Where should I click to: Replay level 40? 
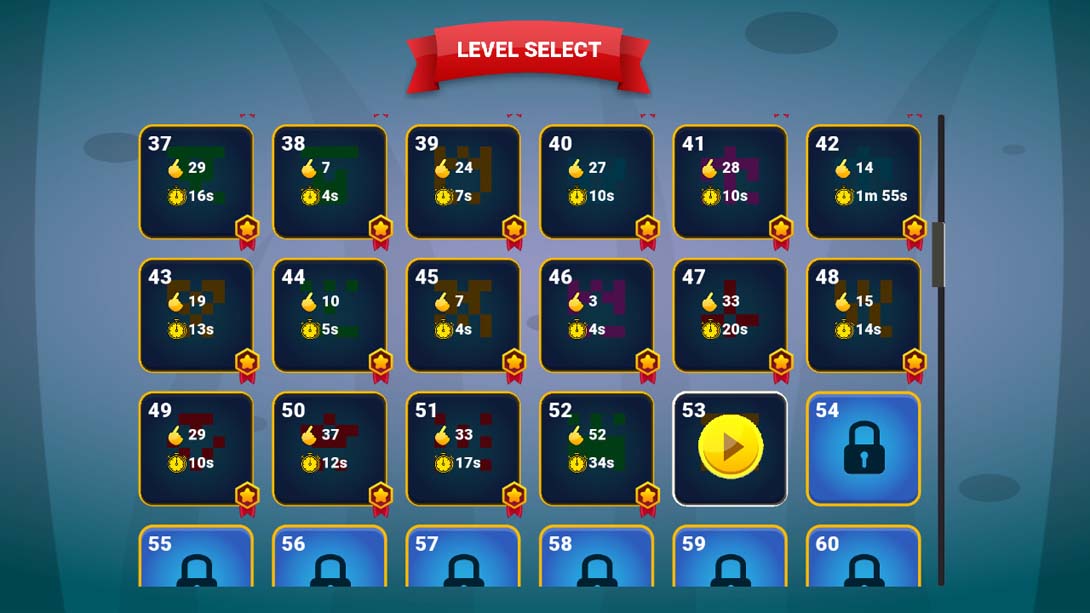point(596,182)
